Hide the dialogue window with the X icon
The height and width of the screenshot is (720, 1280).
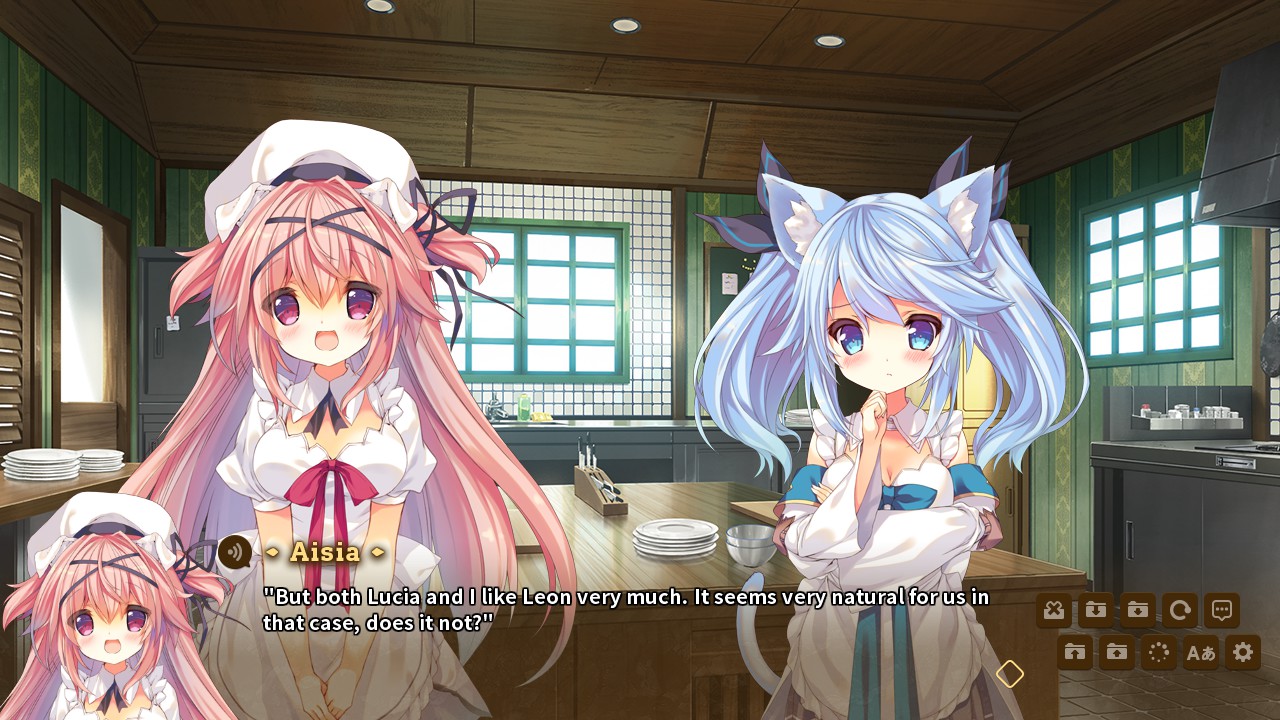point(1055,610)
